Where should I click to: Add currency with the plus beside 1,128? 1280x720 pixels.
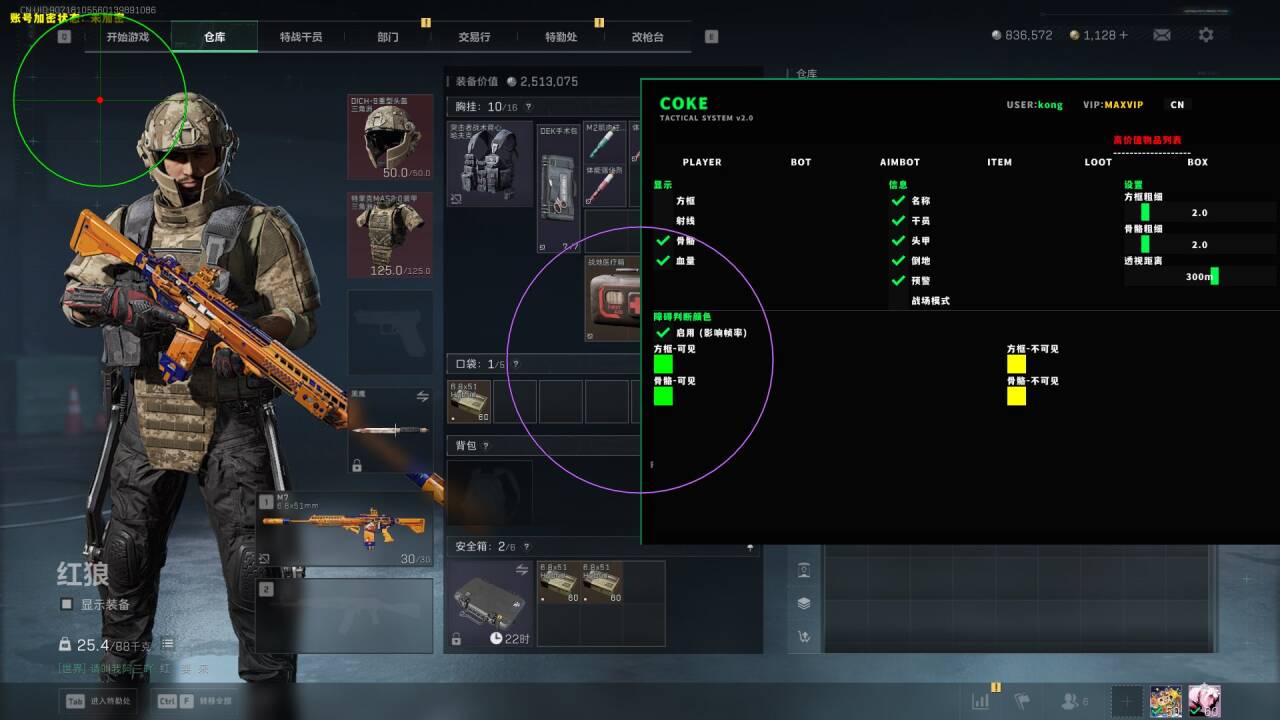(x=1123, y=35)
